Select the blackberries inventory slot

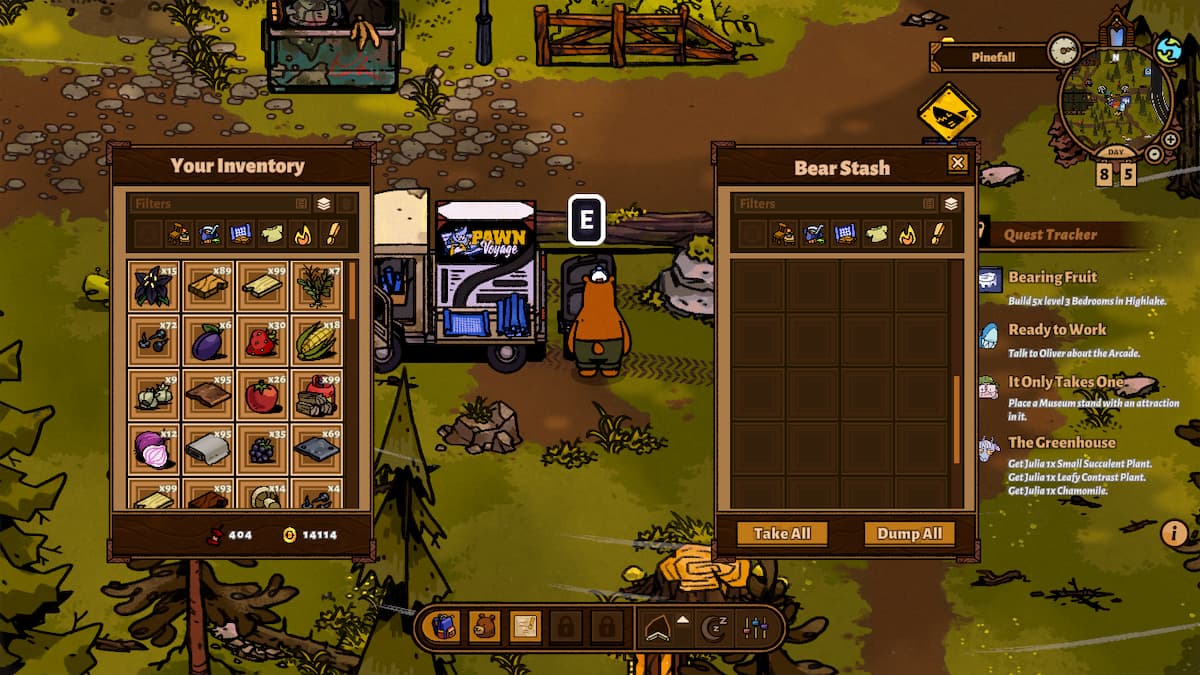tap(262, 450)
